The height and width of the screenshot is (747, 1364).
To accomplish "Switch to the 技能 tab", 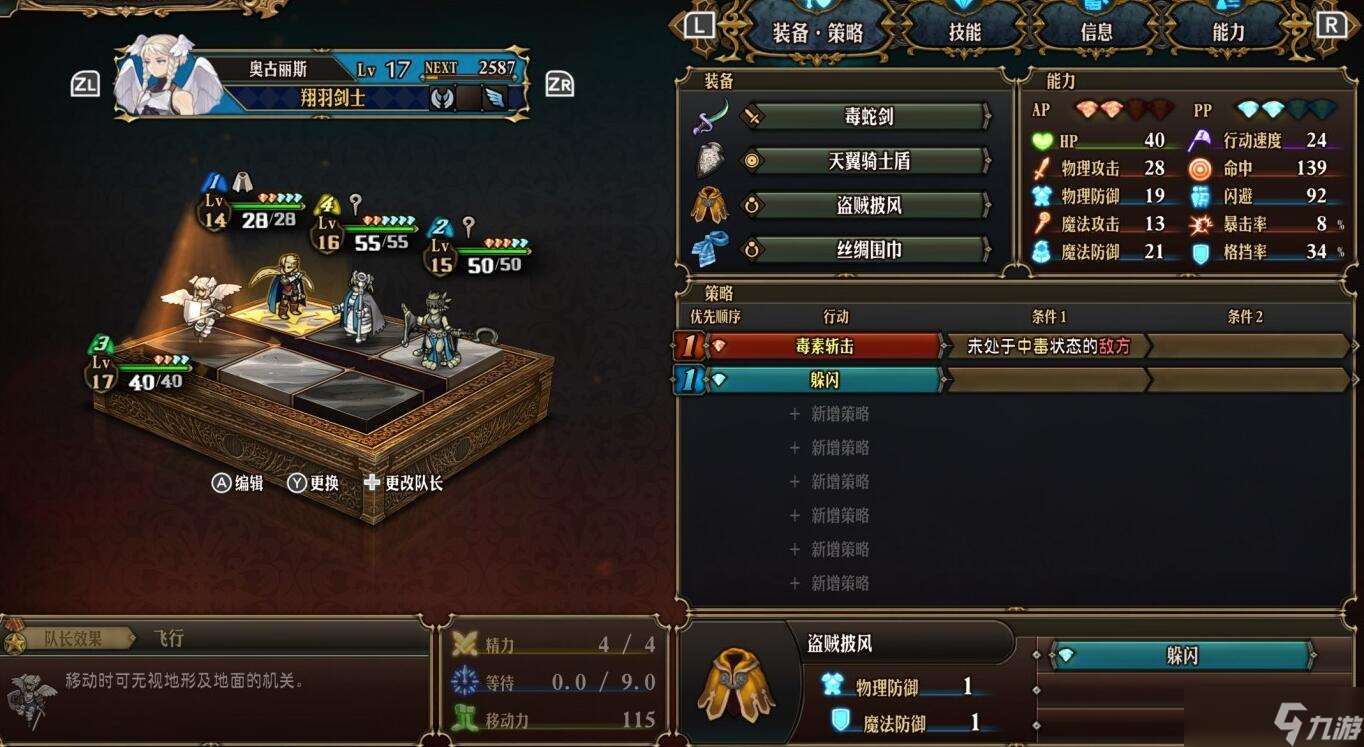I will 963,31.
